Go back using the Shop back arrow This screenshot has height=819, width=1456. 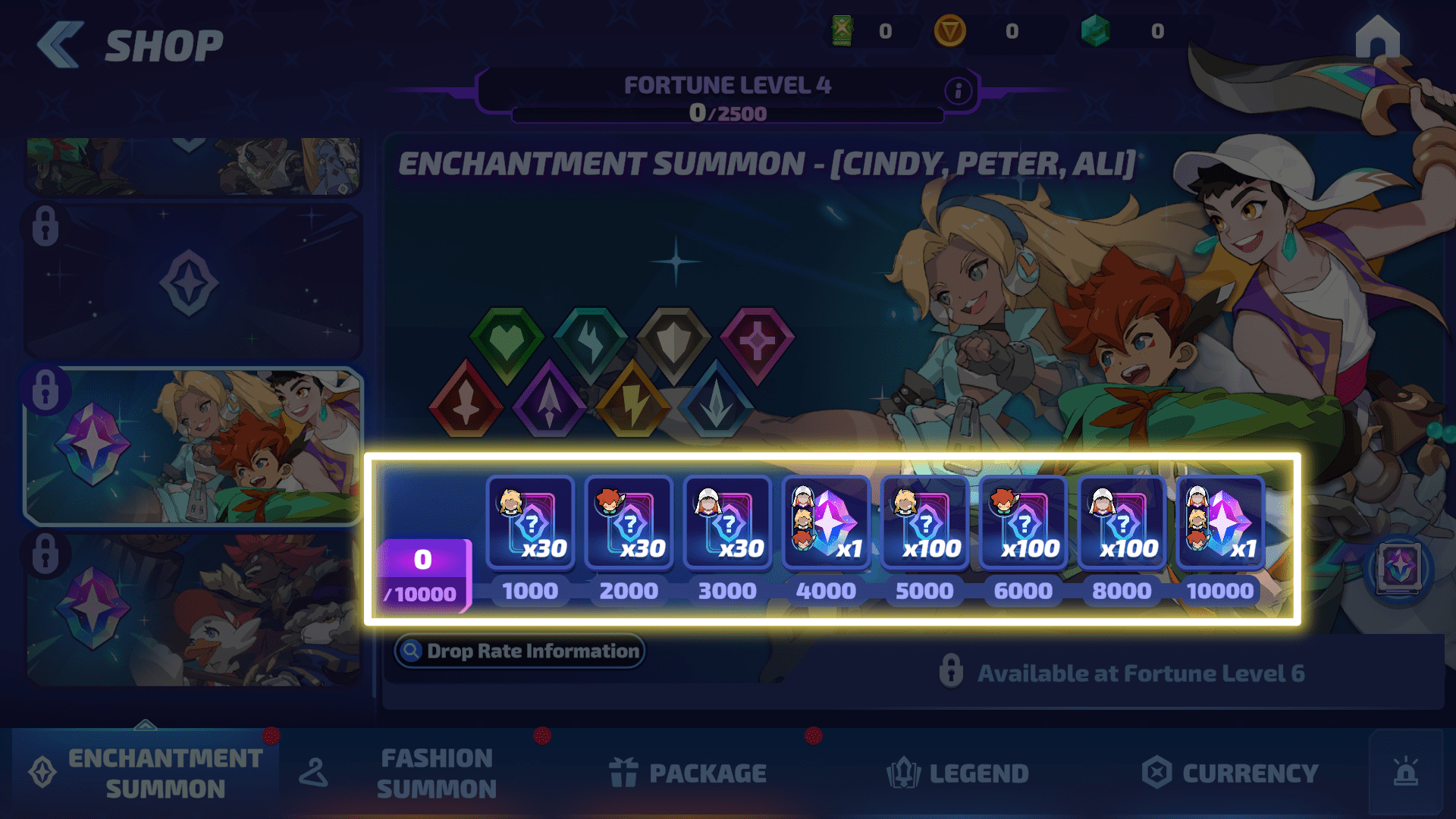click(61, 45)
